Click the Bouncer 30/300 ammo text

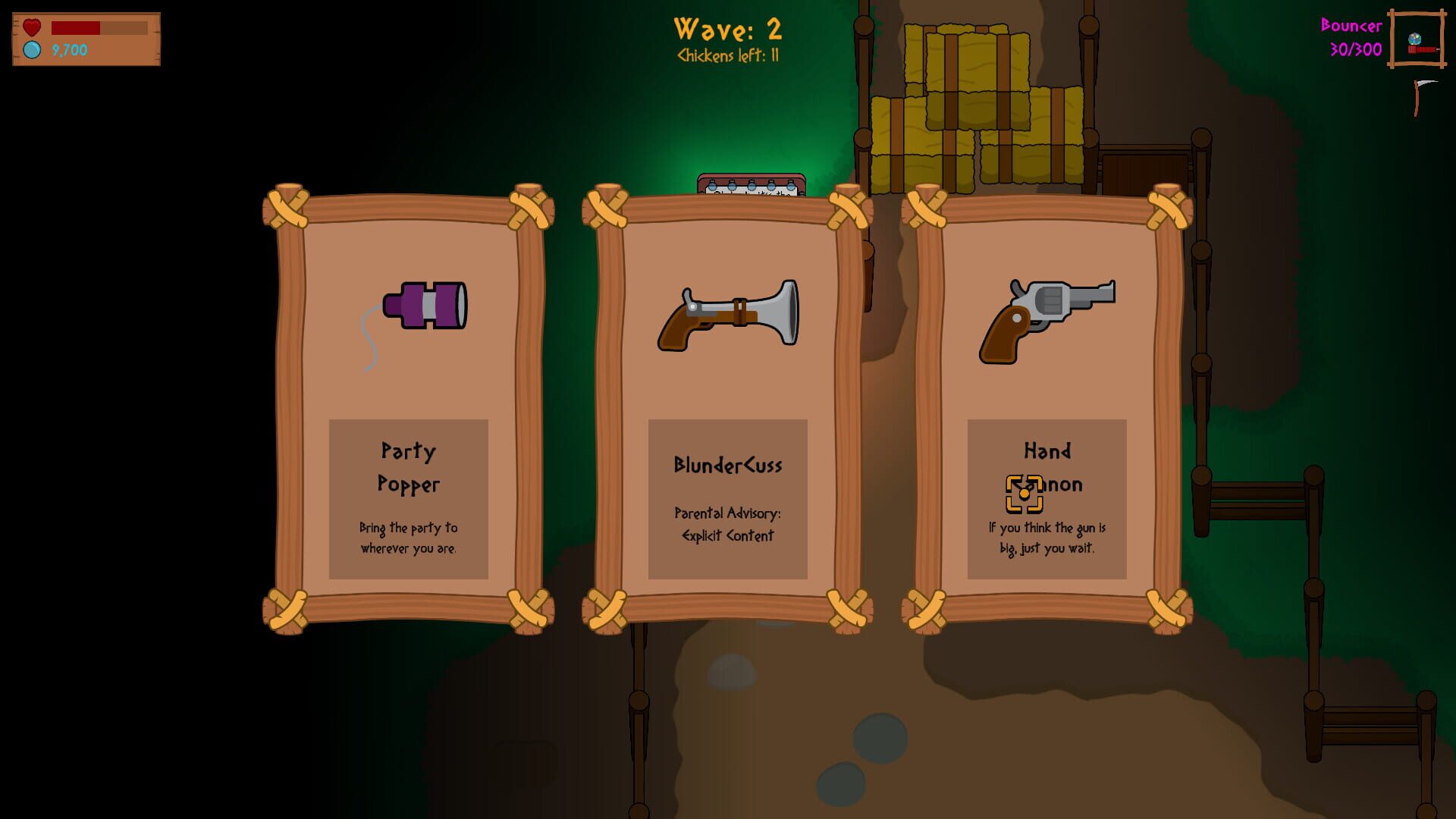click(1354, 37)
